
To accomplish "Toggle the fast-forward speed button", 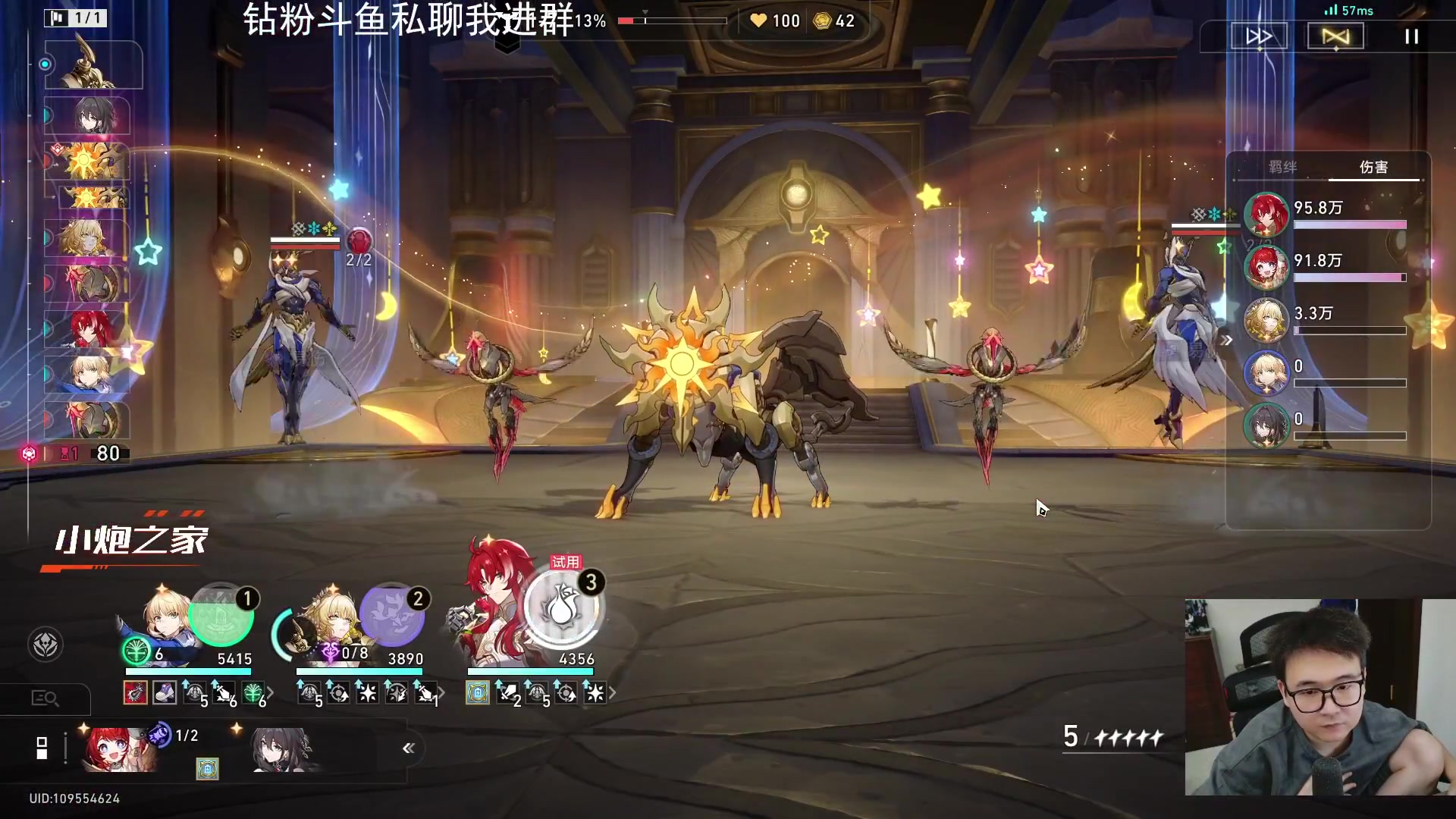I will coord(1259,36).
